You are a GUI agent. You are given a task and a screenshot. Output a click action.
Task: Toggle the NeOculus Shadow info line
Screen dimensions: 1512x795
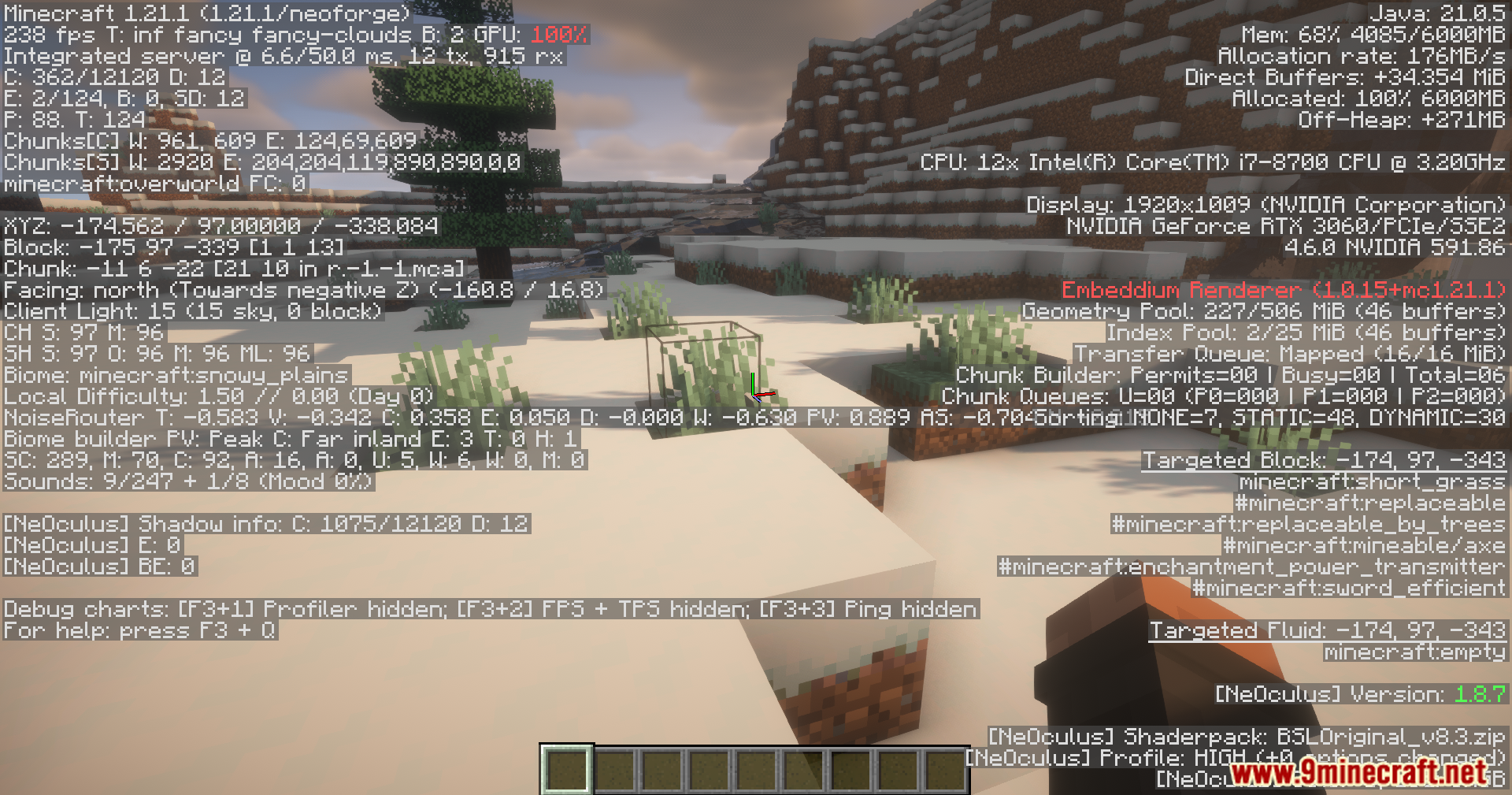tap(268, 523)
